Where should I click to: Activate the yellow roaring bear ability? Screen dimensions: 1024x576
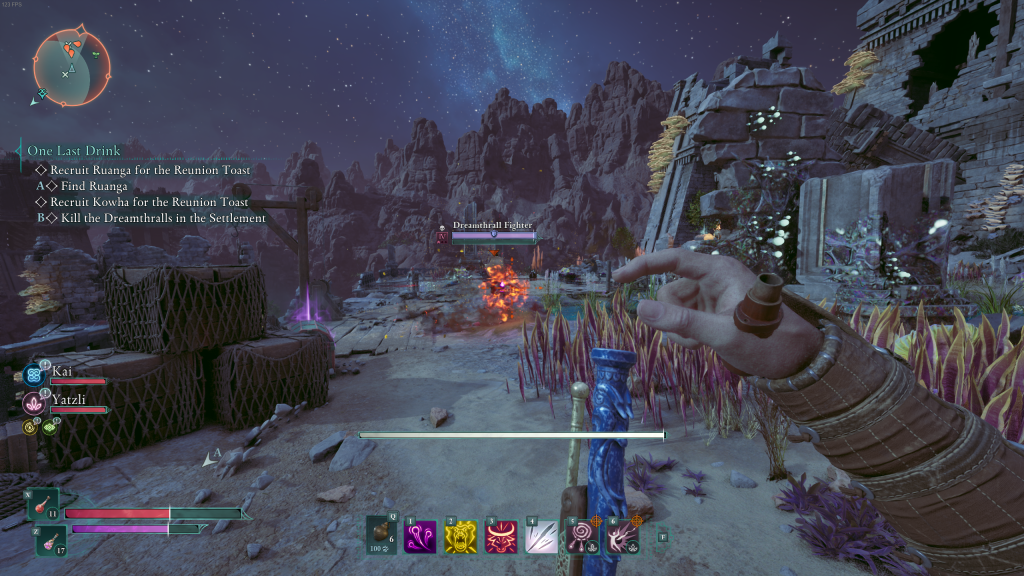(459, 538)
